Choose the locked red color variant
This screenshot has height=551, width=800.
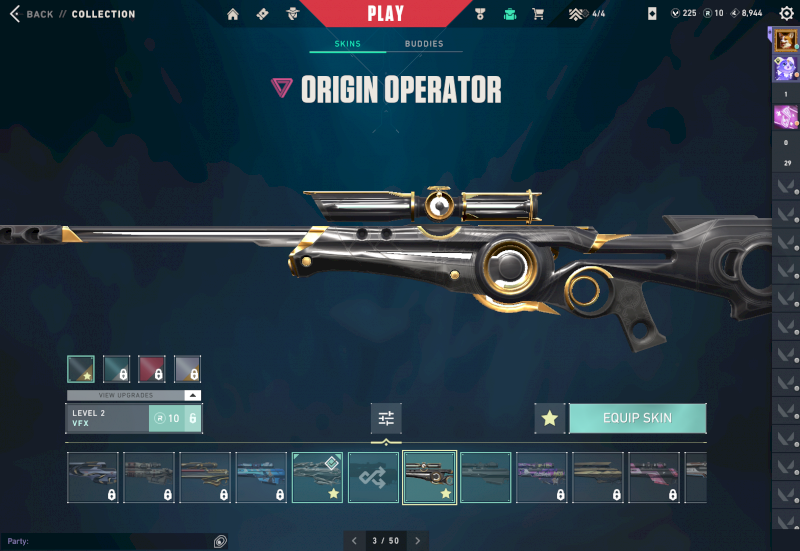tap(152, 369)
